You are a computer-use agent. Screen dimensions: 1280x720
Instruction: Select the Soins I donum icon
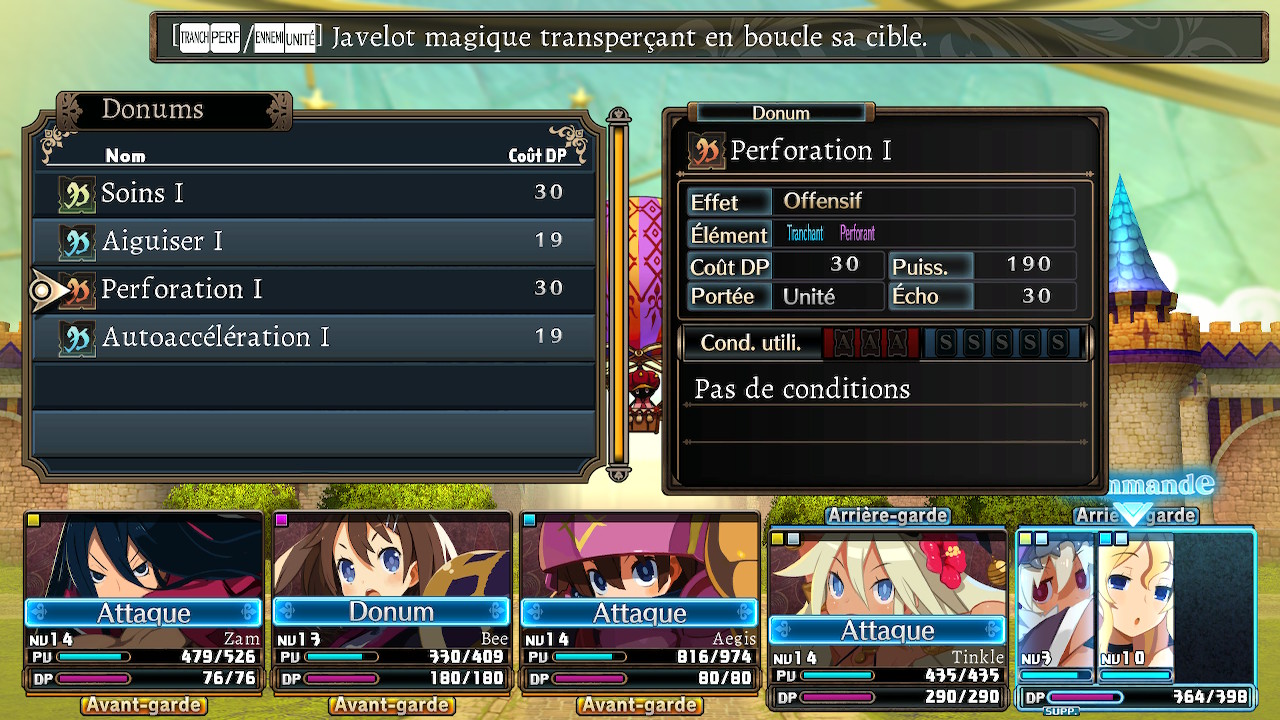click(77, 193)
